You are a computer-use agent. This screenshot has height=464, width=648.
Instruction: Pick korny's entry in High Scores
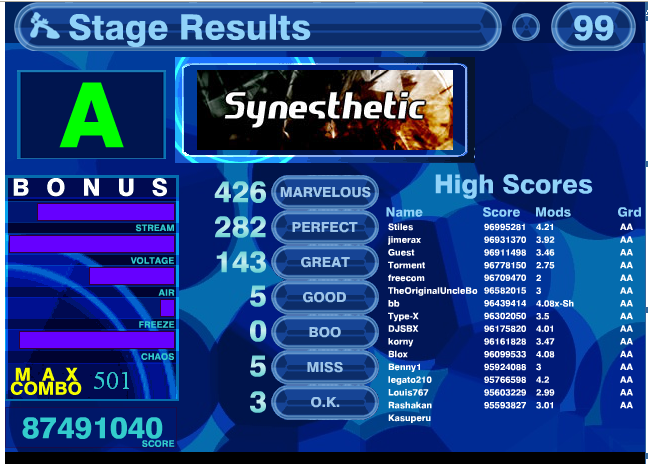pos(510,342)
